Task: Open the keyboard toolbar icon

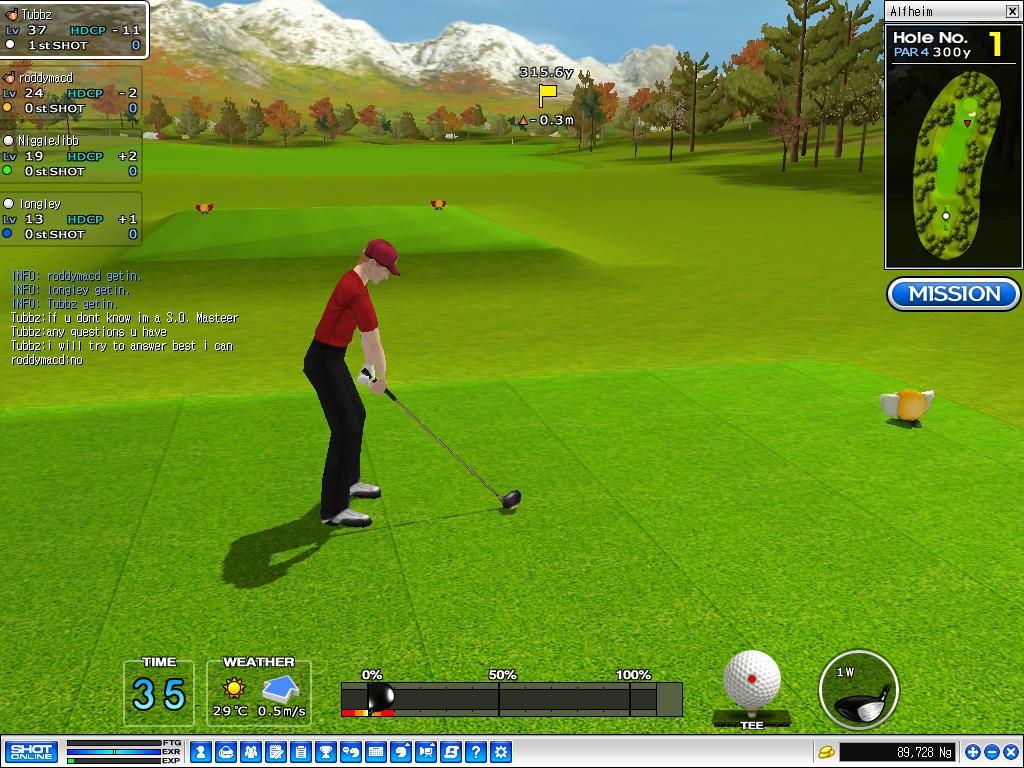Action: pyautogui.click(x=375, y=752)
